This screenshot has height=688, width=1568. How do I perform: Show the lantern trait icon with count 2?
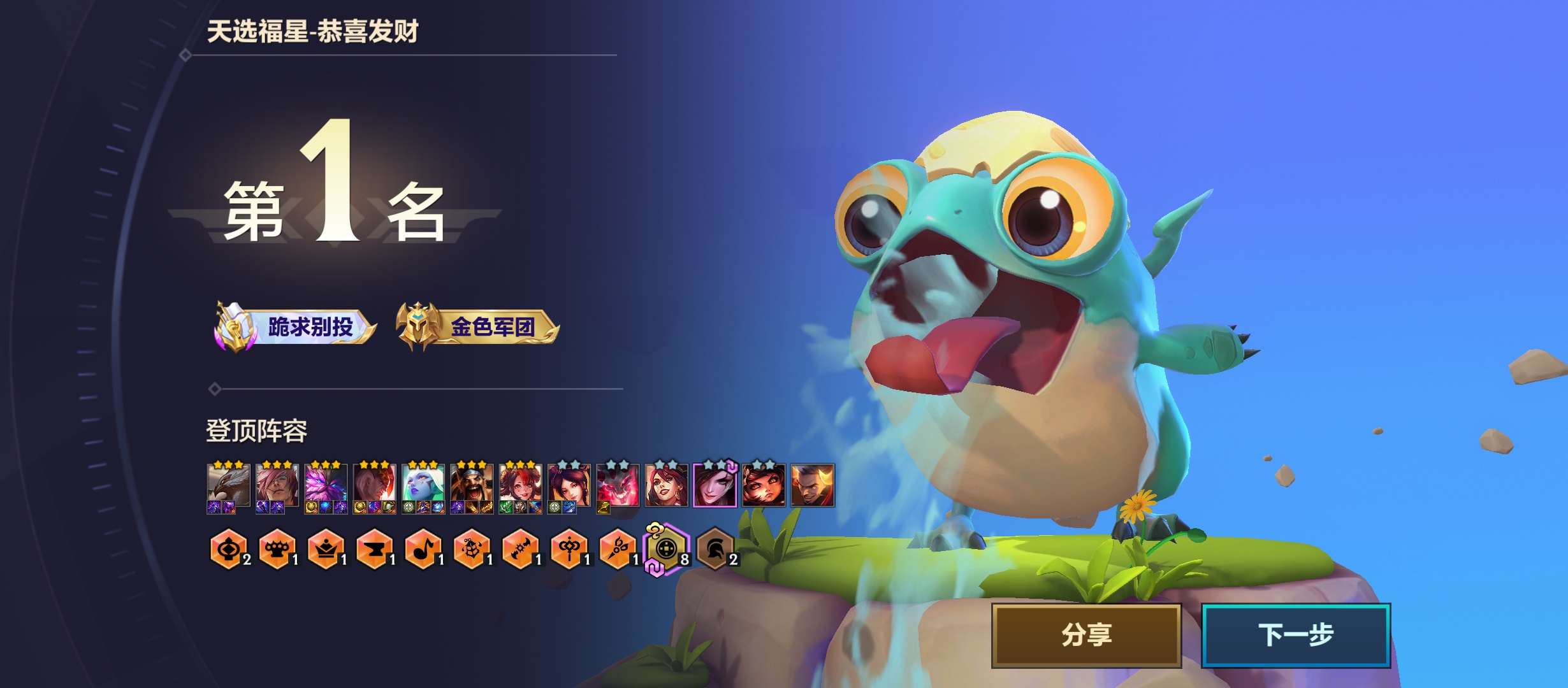228,548
